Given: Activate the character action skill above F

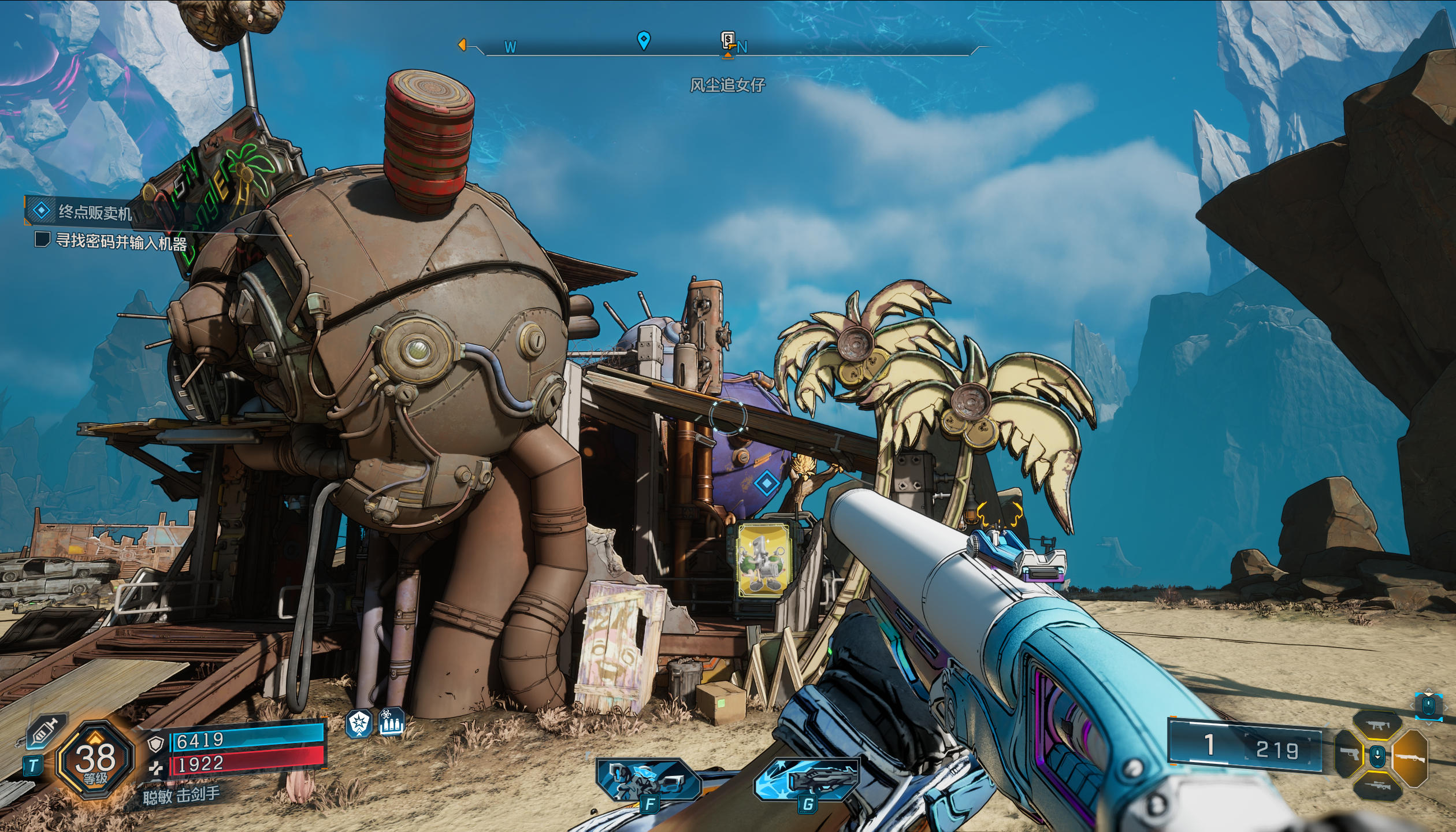Looking at the screenshot, I should 649,780.
